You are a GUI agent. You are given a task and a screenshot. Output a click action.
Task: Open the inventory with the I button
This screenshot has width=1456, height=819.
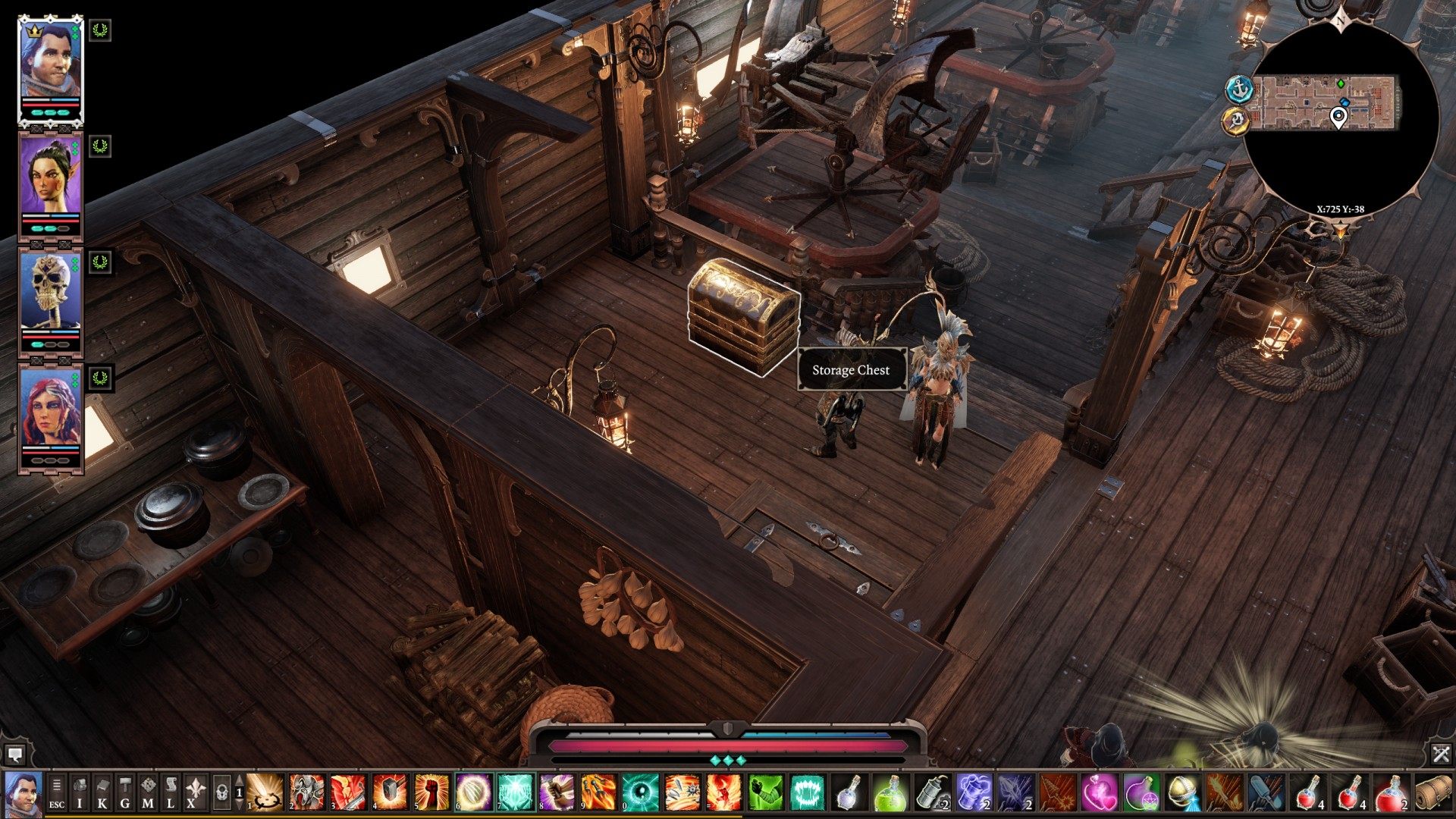pos(80,793)
